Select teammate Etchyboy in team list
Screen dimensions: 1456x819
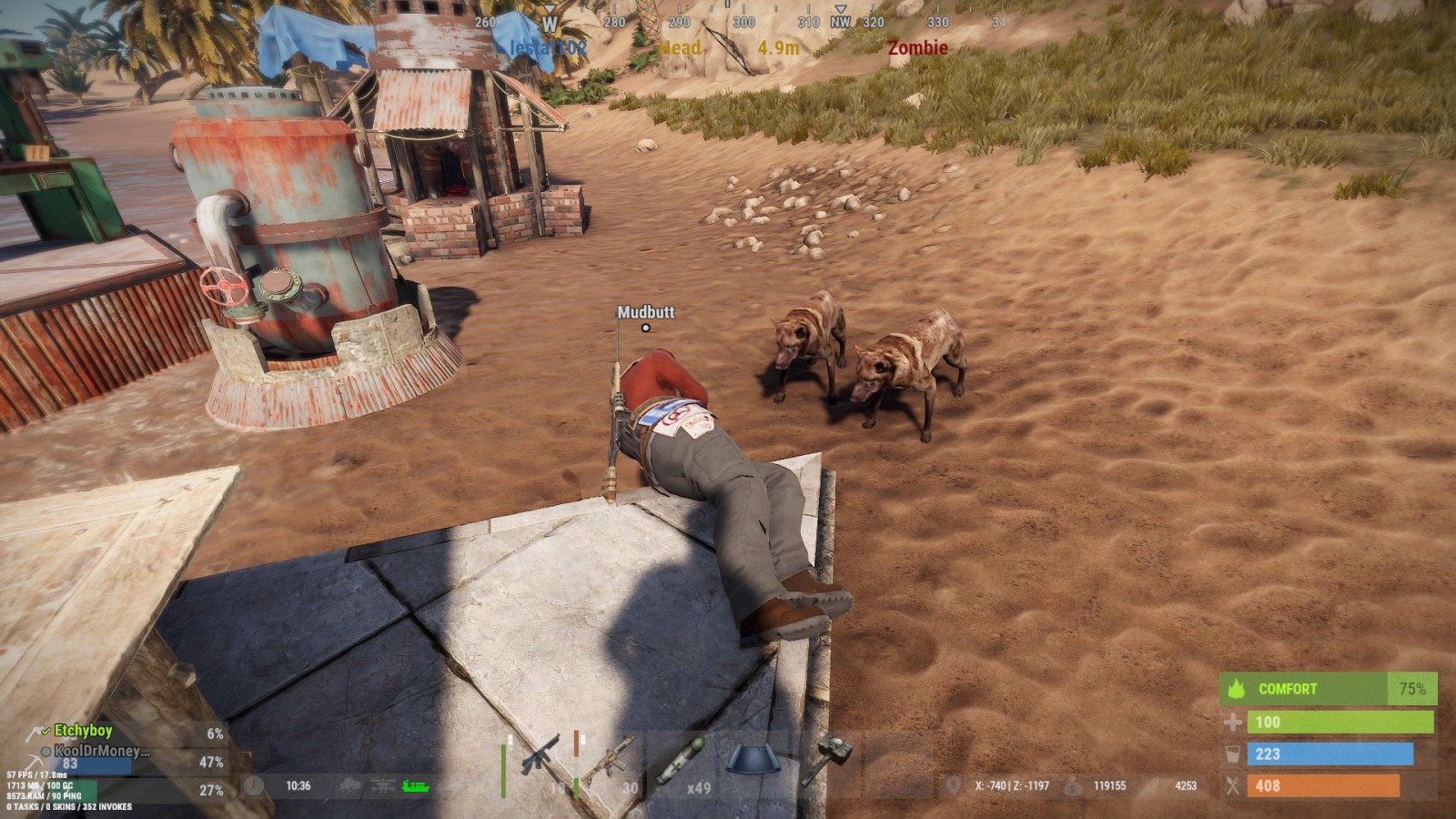(x=83, y=731)
